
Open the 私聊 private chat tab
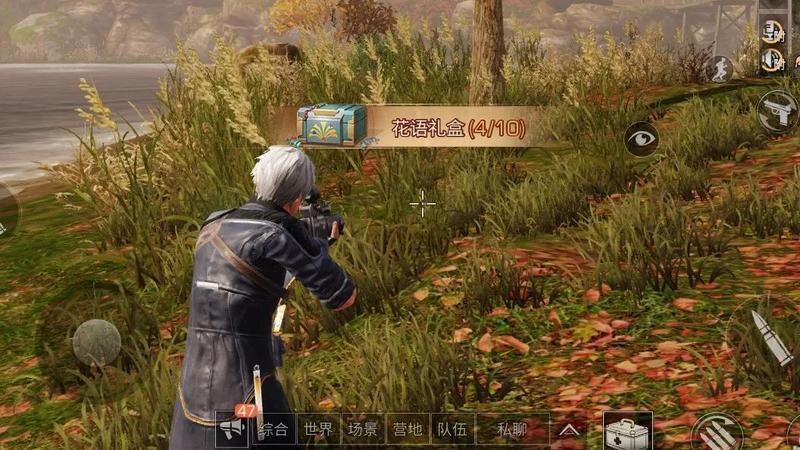point(511,430)
